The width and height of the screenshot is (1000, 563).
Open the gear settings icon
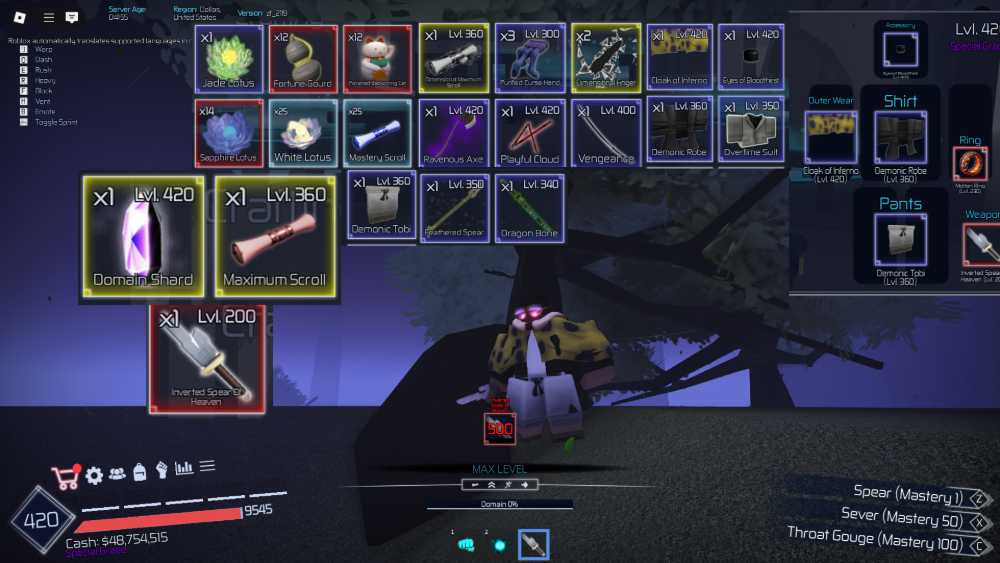coord(94,475)
